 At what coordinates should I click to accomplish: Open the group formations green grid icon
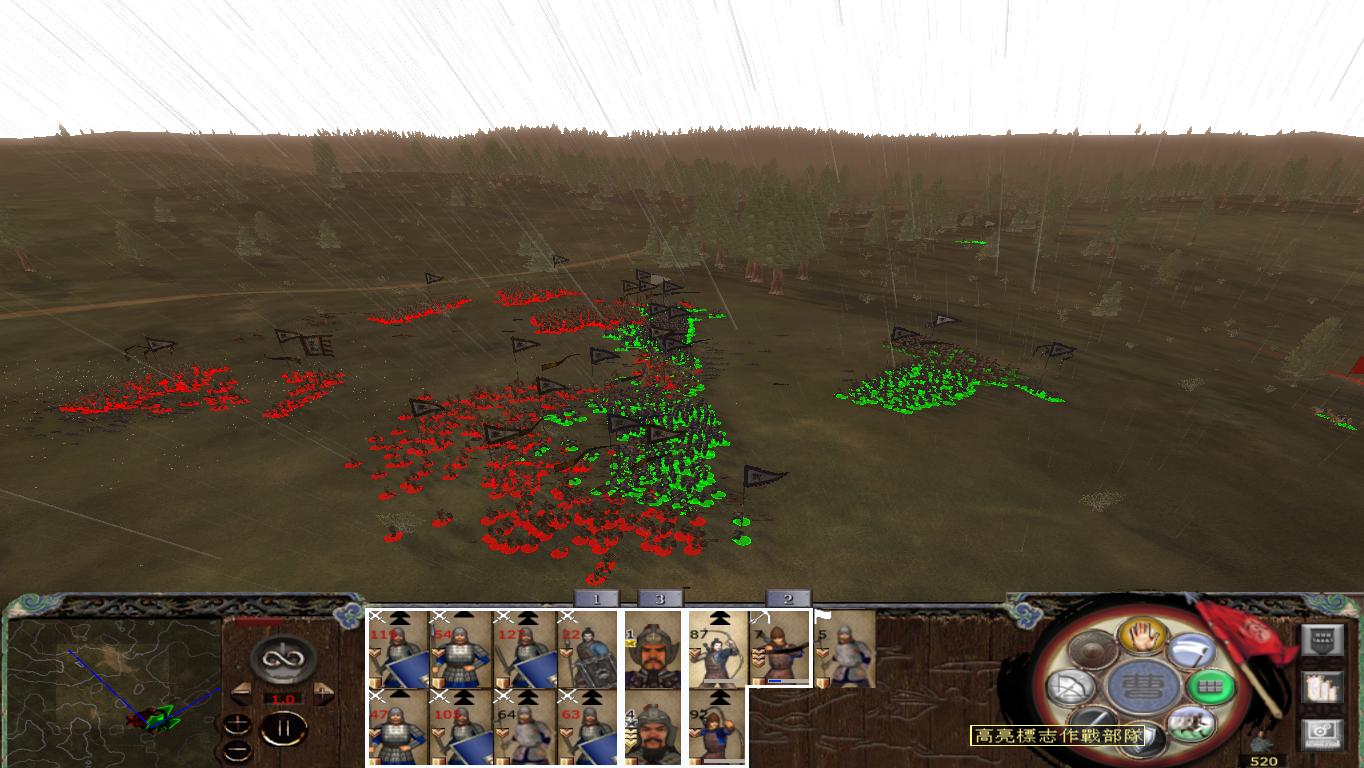[x=1211, y=688]
